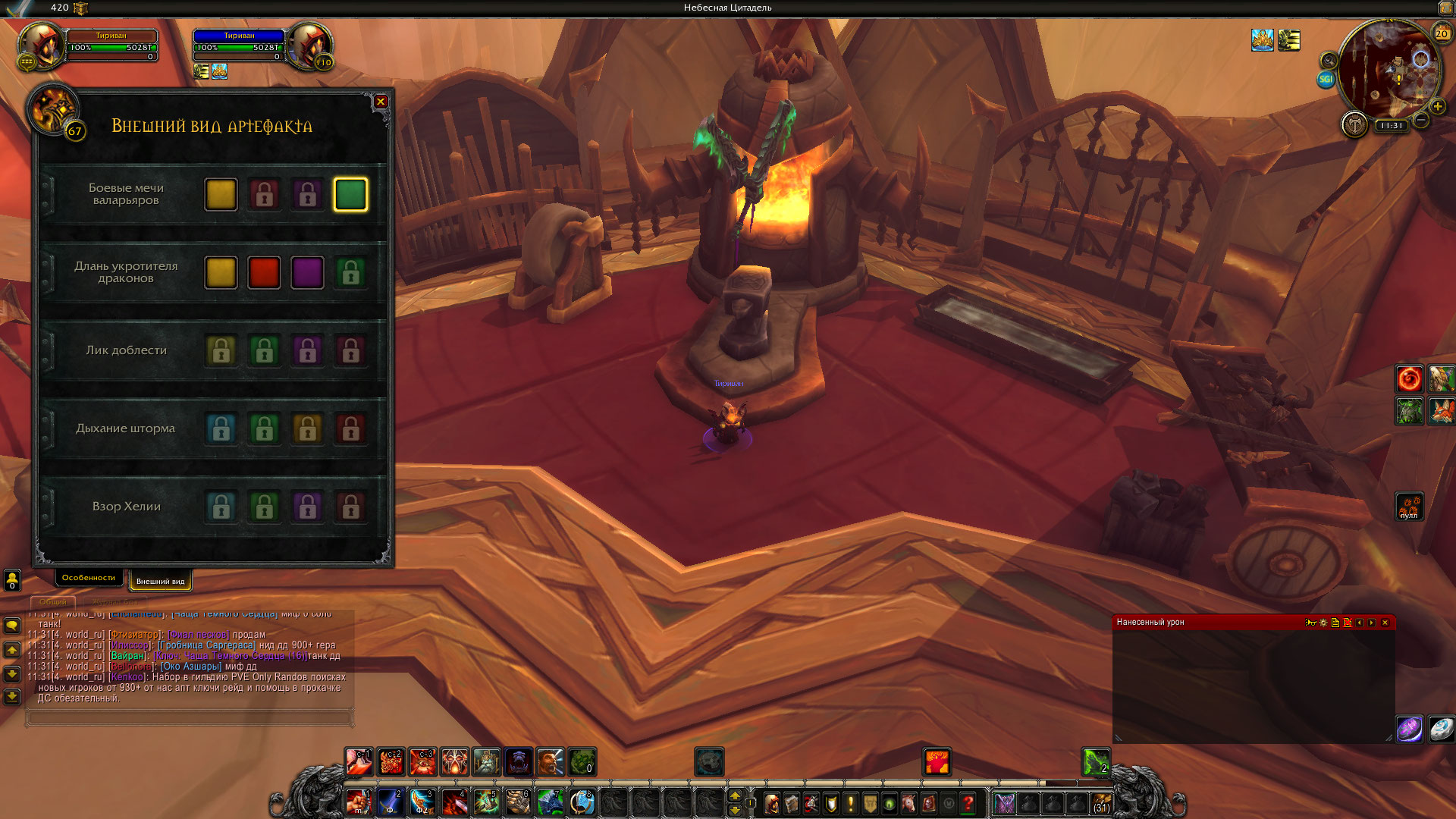Pick the purple Dragonslayer's Hand swatch
This screenshot has width=1456, height=819.
tap(307, 273)
